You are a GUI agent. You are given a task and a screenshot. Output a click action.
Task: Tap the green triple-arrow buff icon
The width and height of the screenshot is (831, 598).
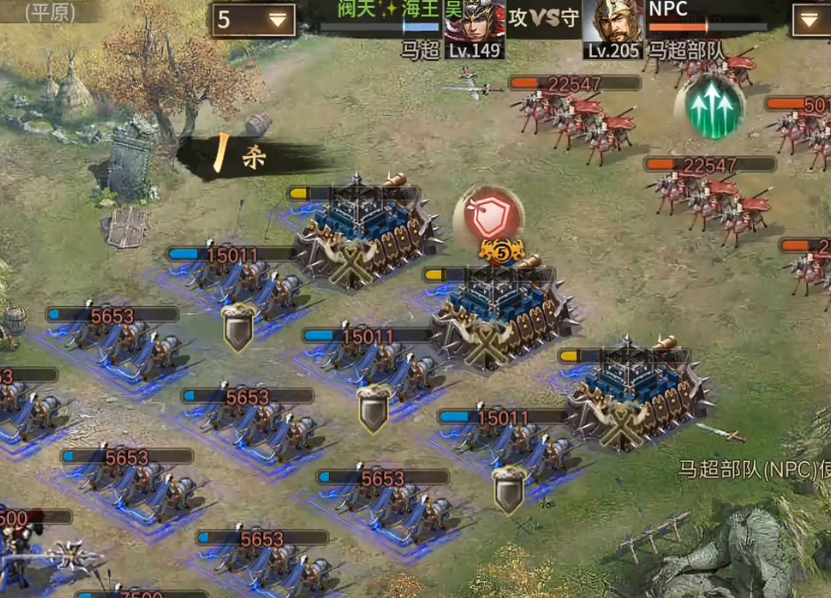[x=712, y=105]
